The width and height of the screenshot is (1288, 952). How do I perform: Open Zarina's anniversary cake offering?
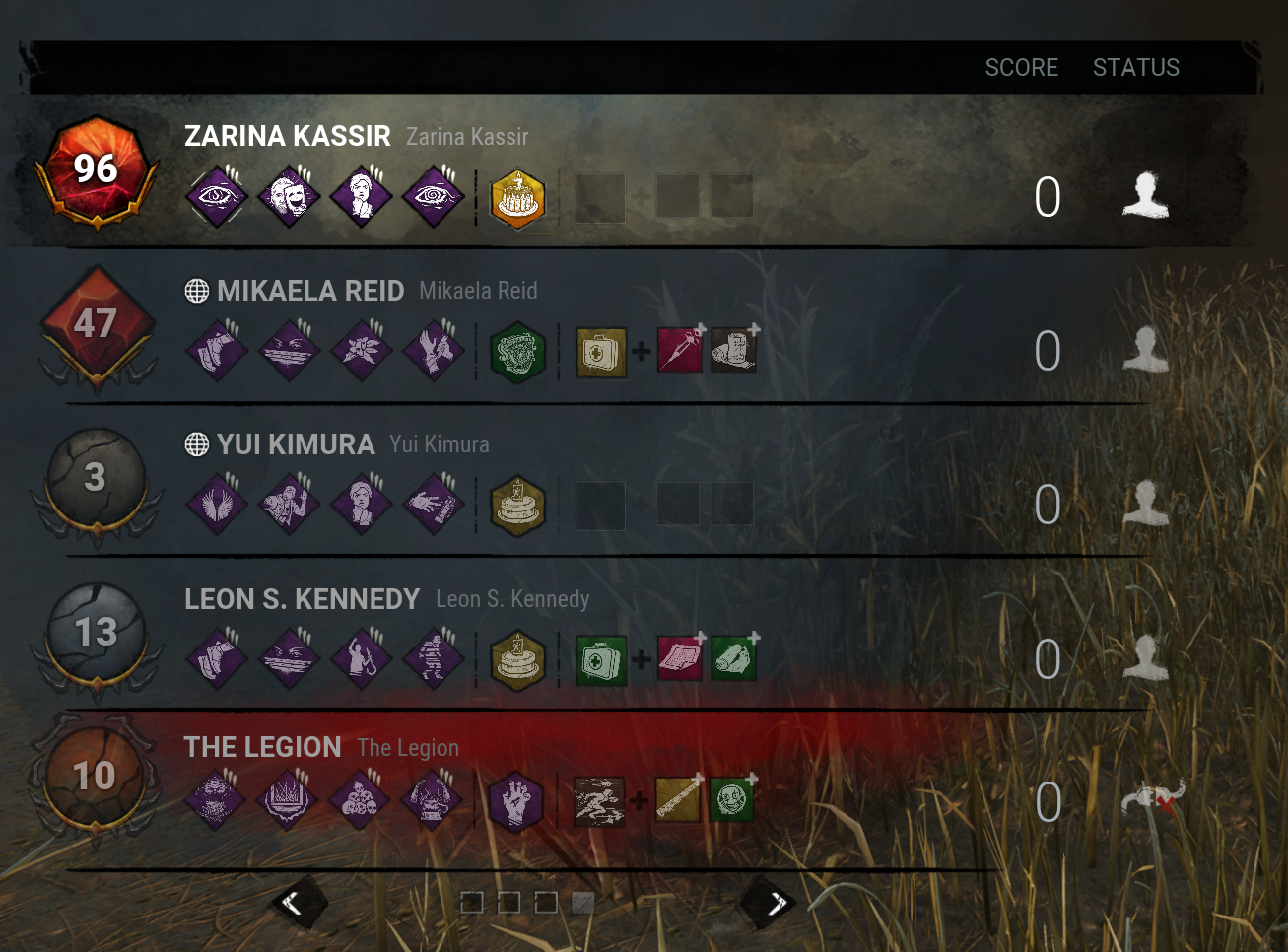[516, 197]
